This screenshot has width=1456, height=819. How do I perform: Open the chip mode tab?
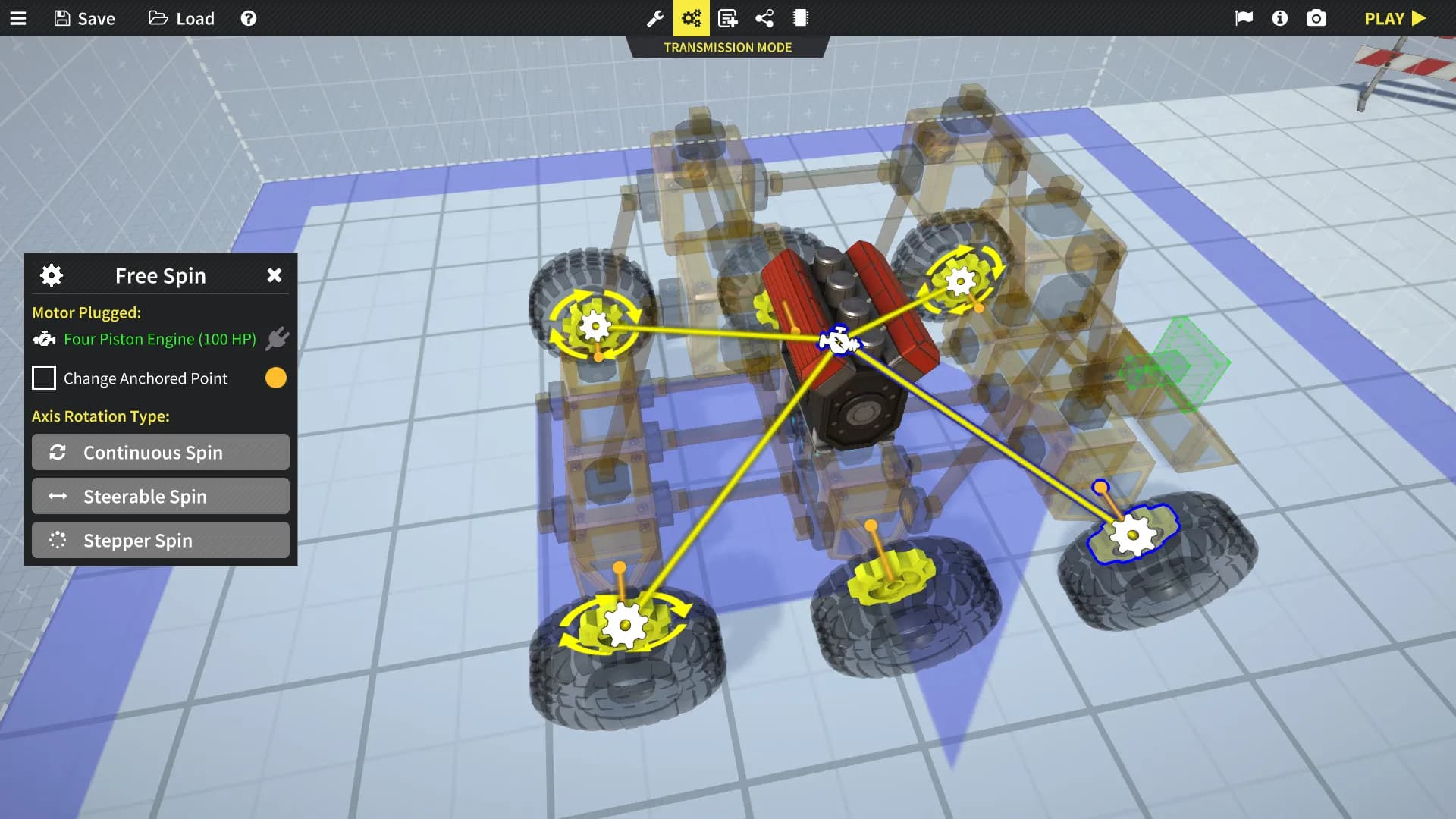pos(801,18)
